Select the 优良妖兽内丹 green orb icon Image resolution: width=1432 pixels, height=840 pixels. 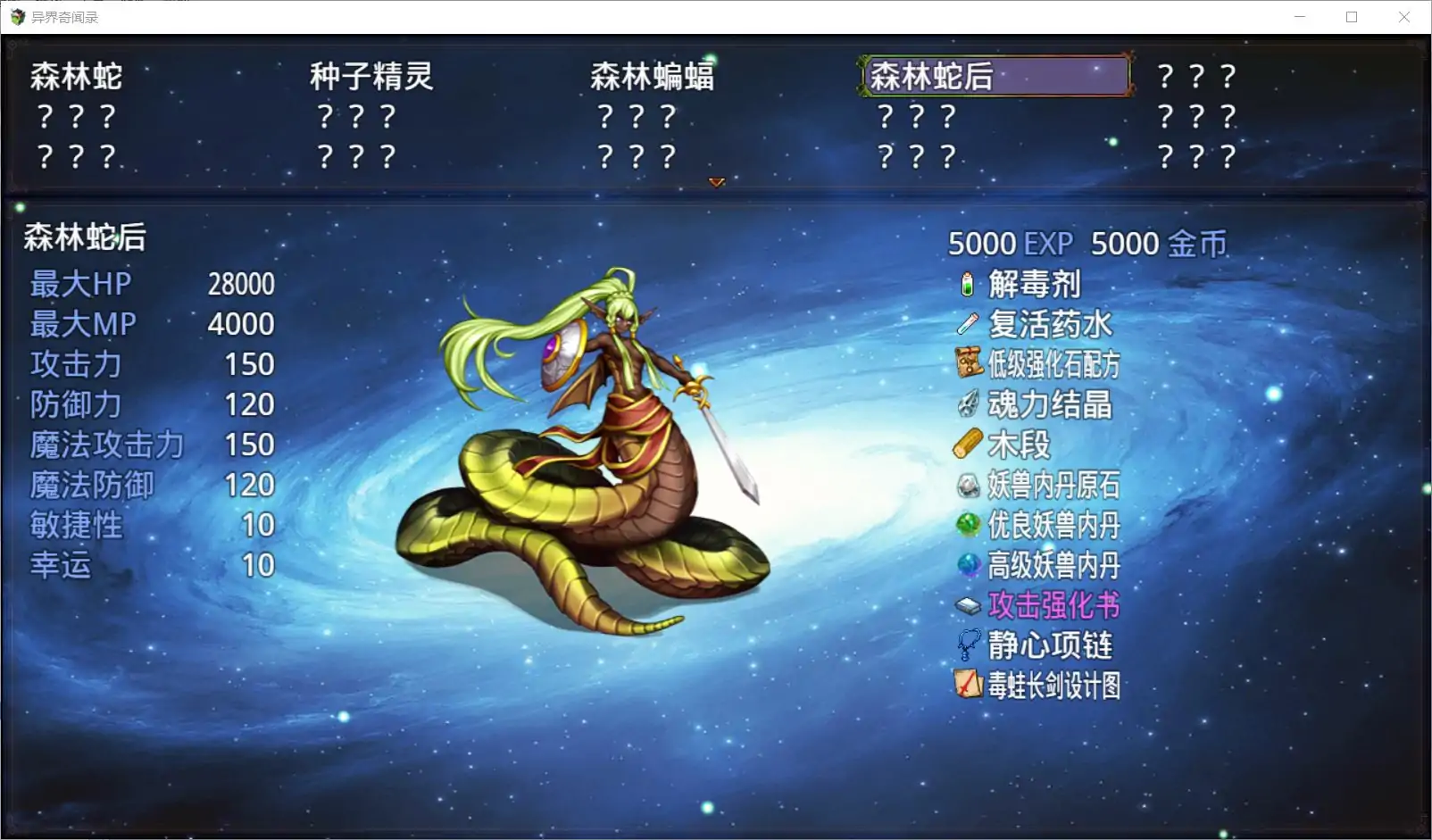pyautogui.click(x=968, y=525)
